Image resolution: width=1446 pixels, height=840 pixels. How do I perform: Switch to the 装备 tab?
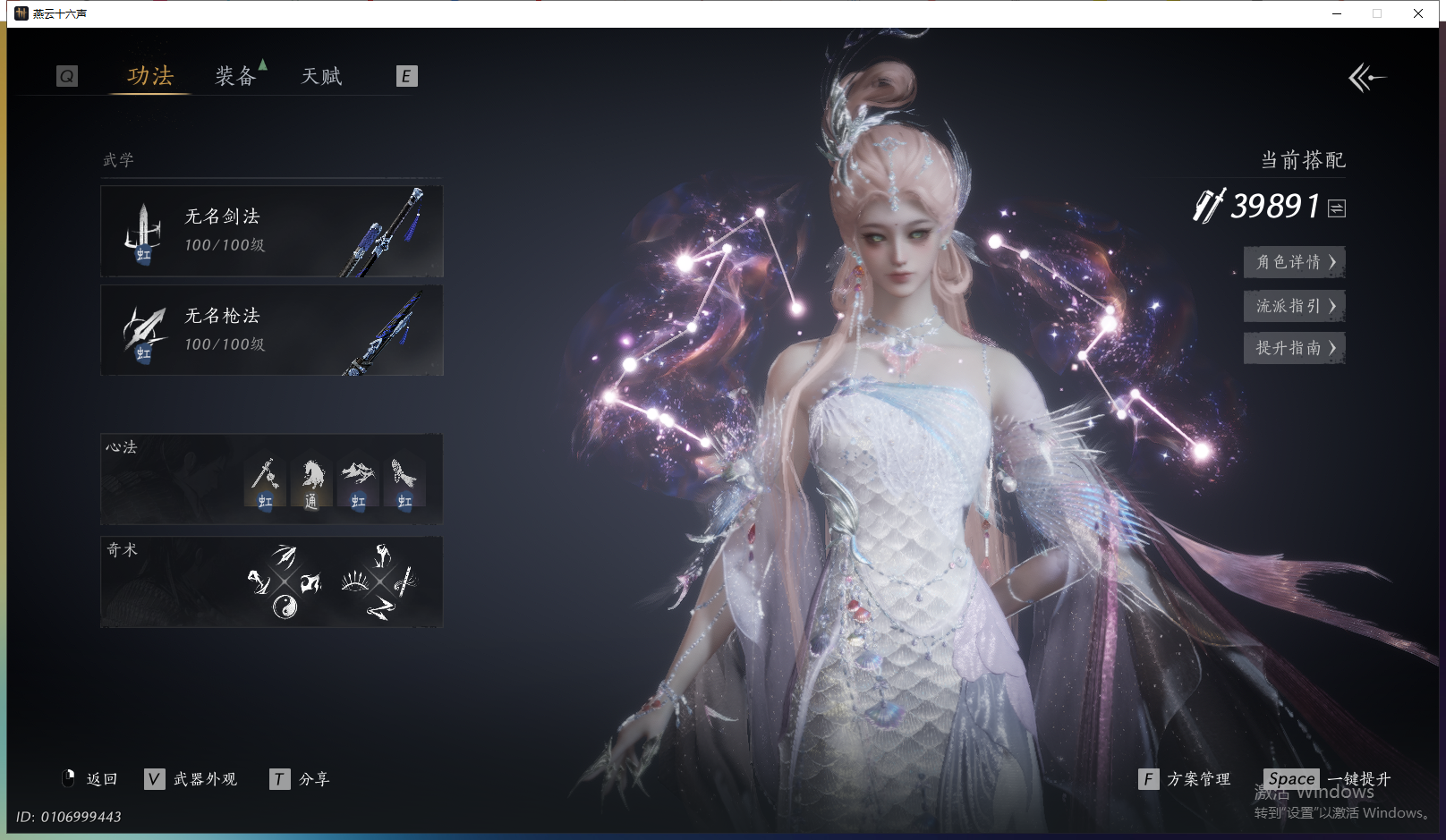[x=235, y=77]
